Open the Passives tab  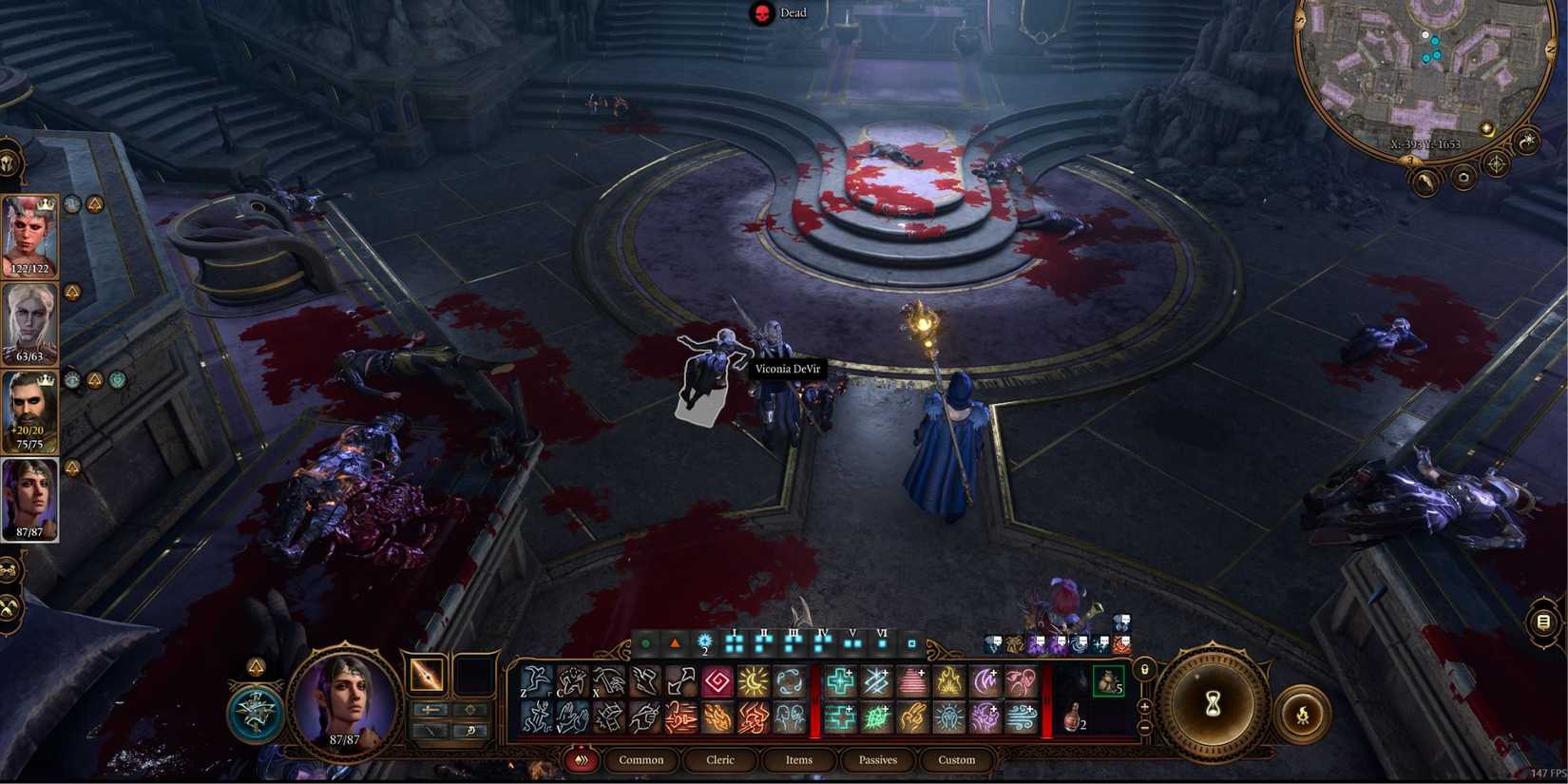[876, 760]
